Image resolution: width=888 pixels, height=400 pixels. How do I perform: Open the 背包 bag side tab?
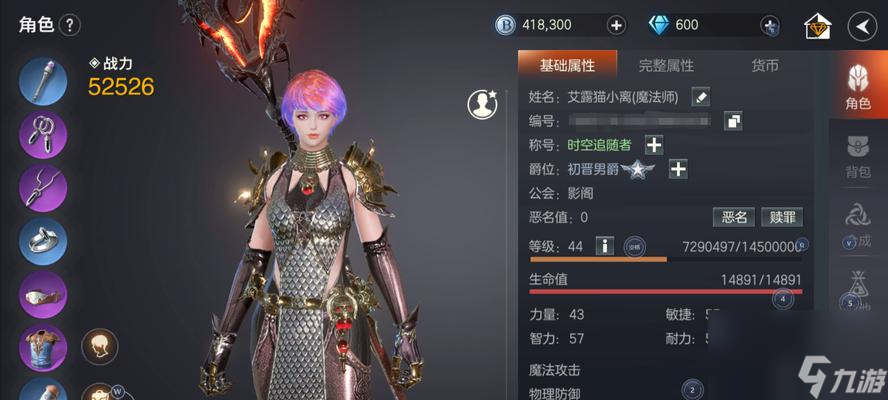pos(857,157)
